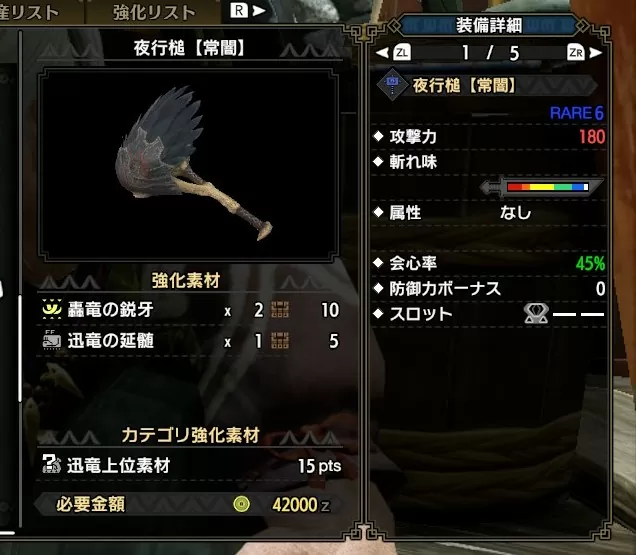Show the previous equipment details page arrow
The image size is (636, 555).
pyautogui.click(x=383, y=51)
